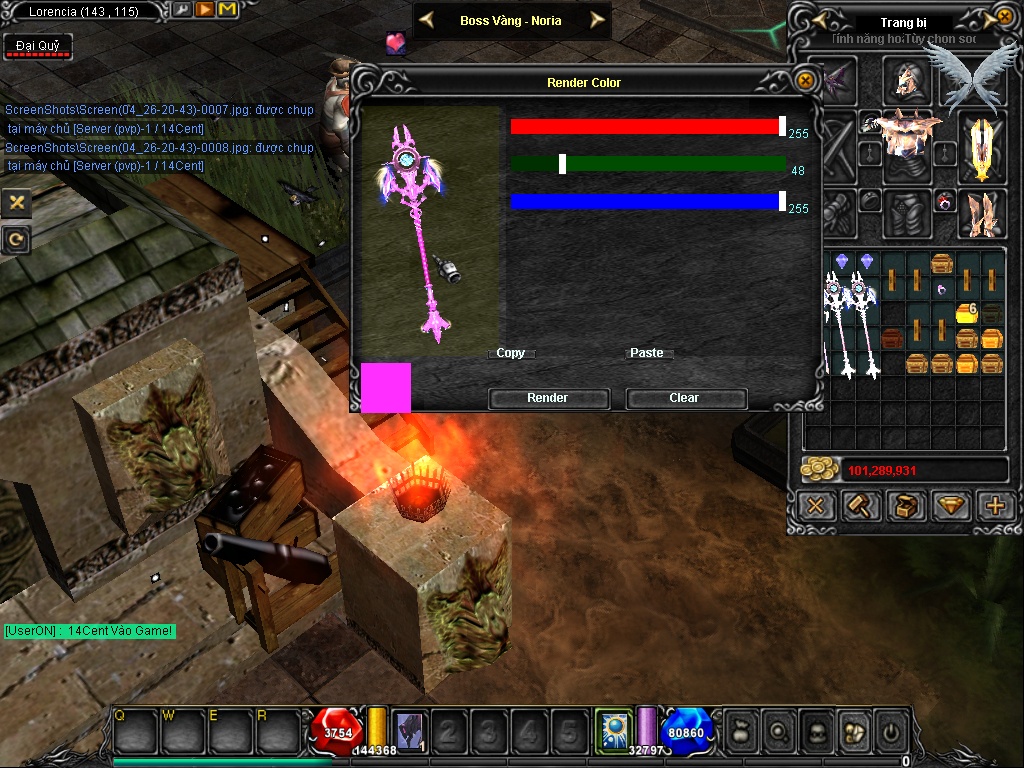This screenshot has height=768, width=1024.
Task: Adjust the blue color slider
Action: pyautogui.click(x=782, y=201)
